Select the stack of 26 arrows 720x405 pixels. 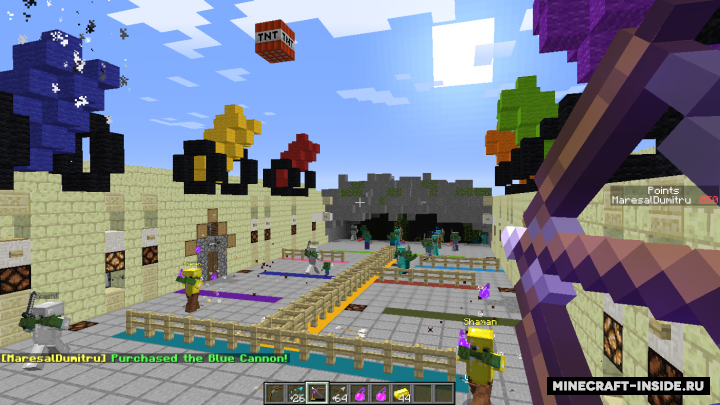[296, 392]
